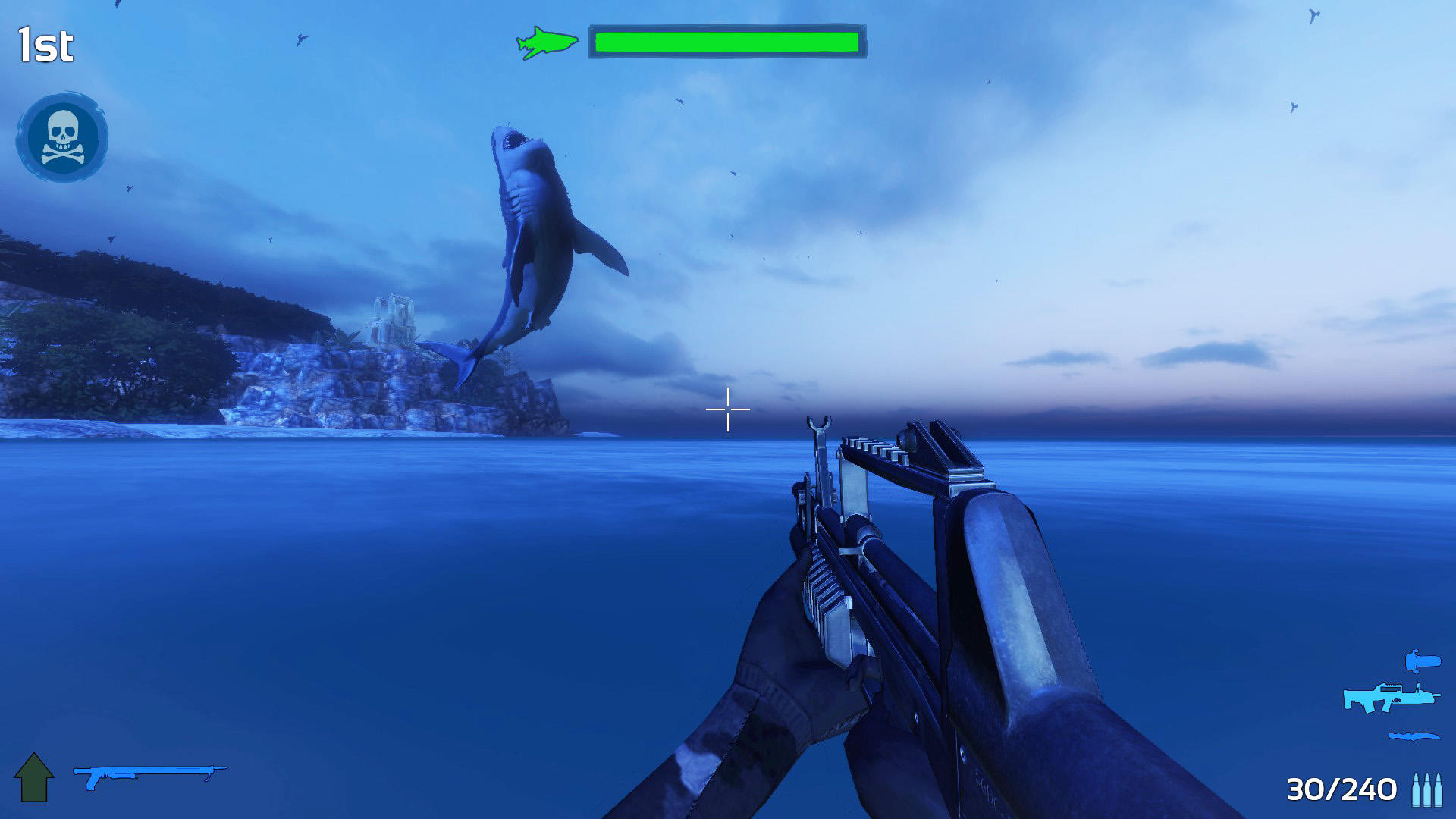This screenshot has width=1456, height=819.
Task: Click the crosshair at screen center
Action: click(x=726, y=409)
